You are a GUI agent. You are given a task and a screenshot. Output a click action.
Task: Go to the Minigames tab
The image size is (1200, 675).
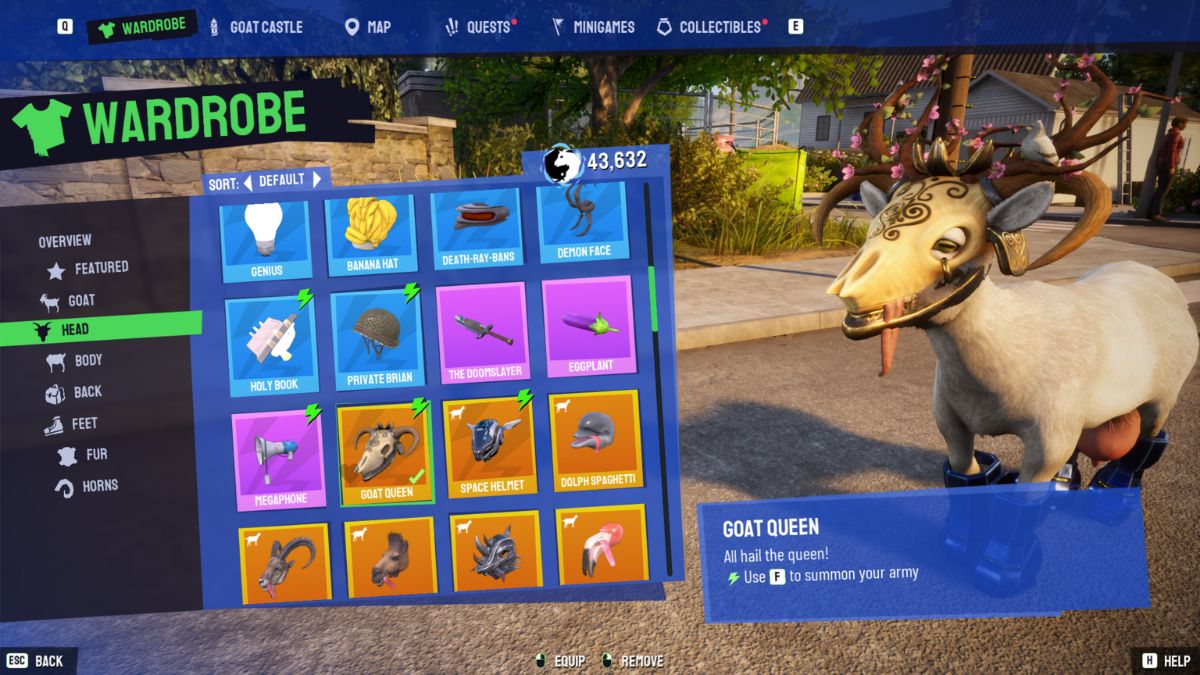tap(593, 27)
